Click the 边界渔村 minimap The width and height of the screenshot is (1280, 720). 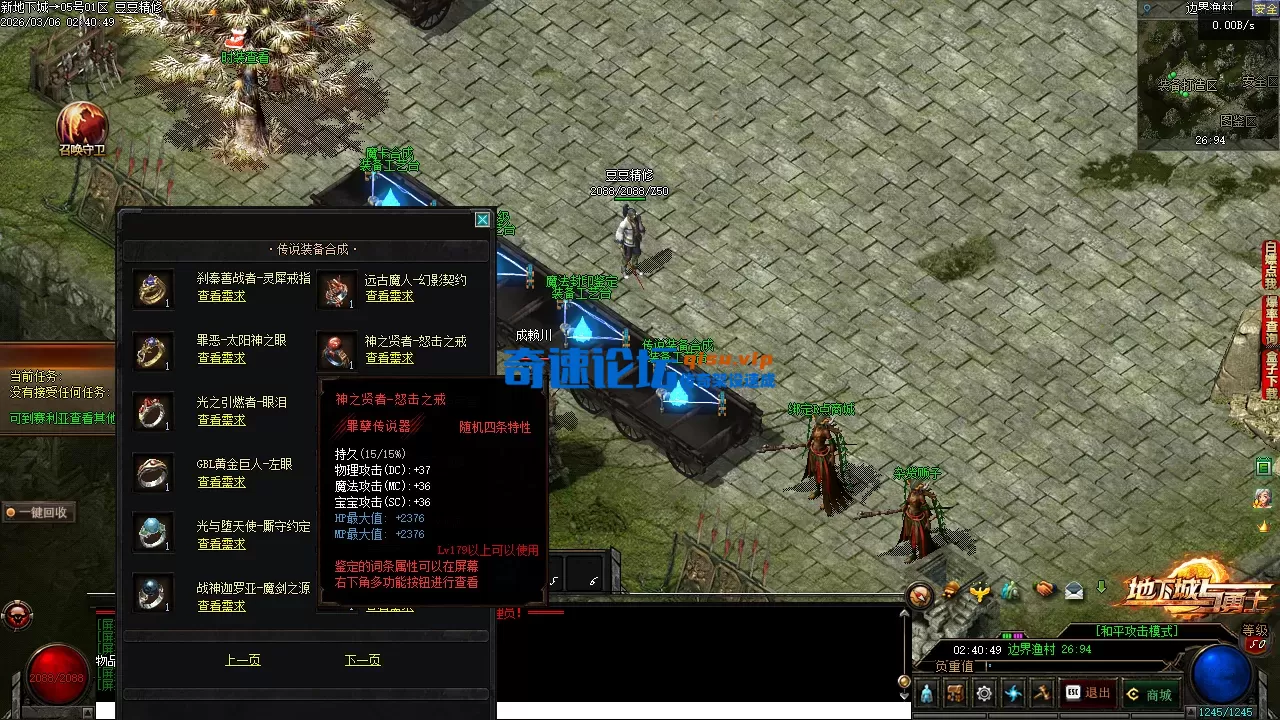tap(1208, 82)
